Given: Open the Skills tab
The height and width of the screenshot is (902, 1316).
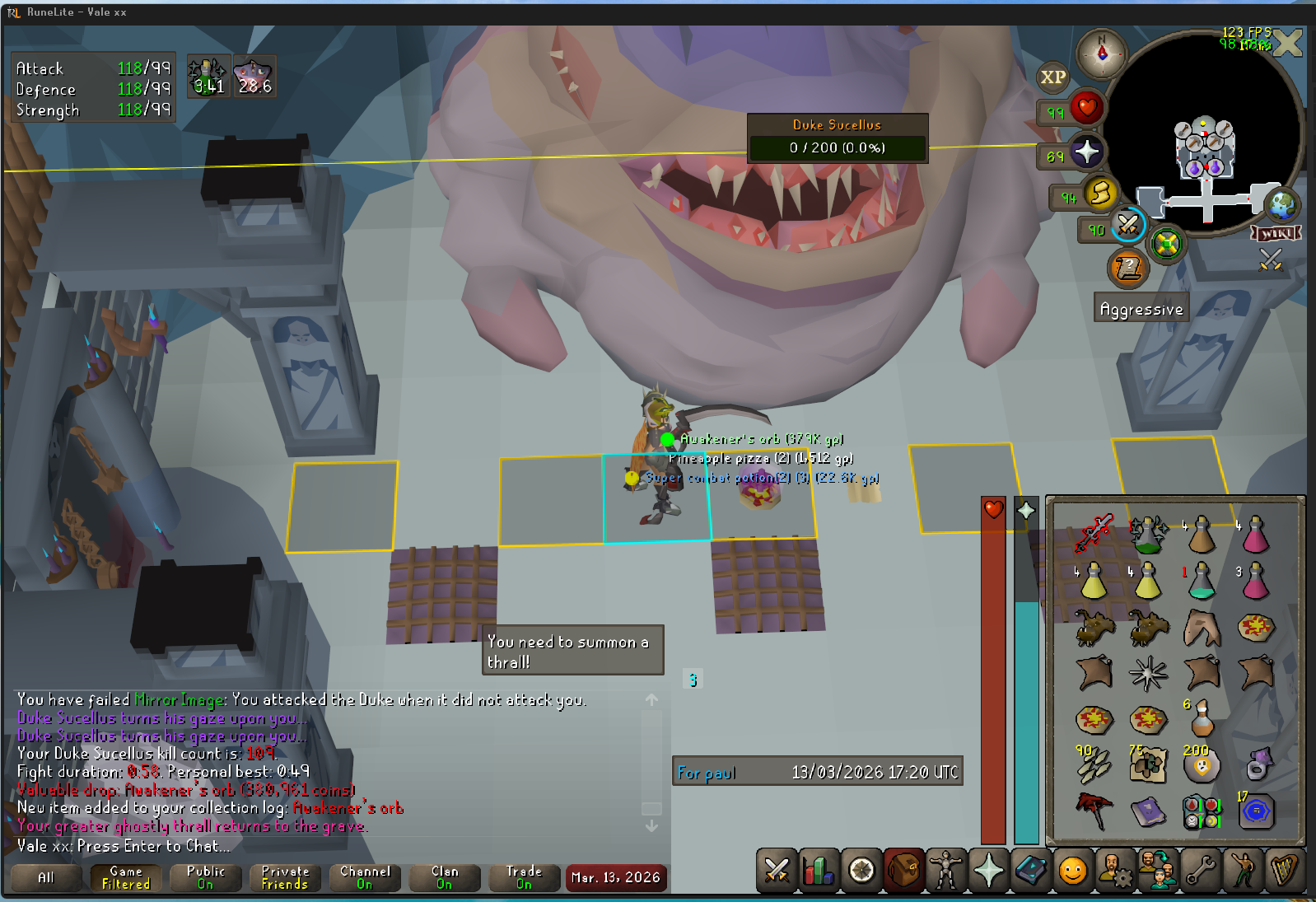Looking at the screenshot, I should tap(819, 870).
